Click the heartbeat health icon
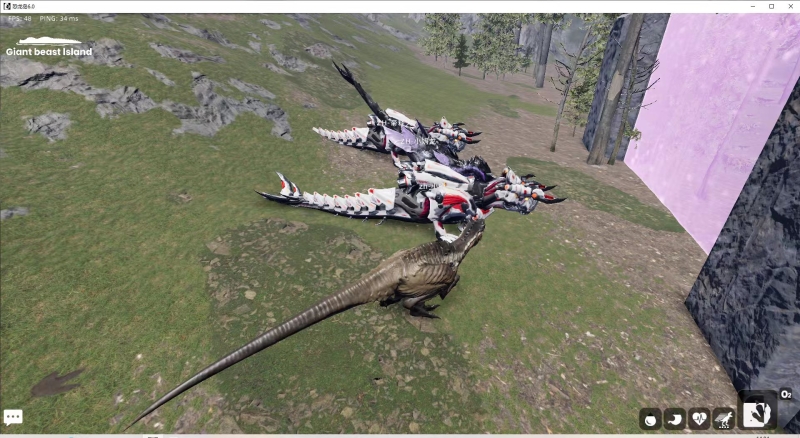 [699, 419]
